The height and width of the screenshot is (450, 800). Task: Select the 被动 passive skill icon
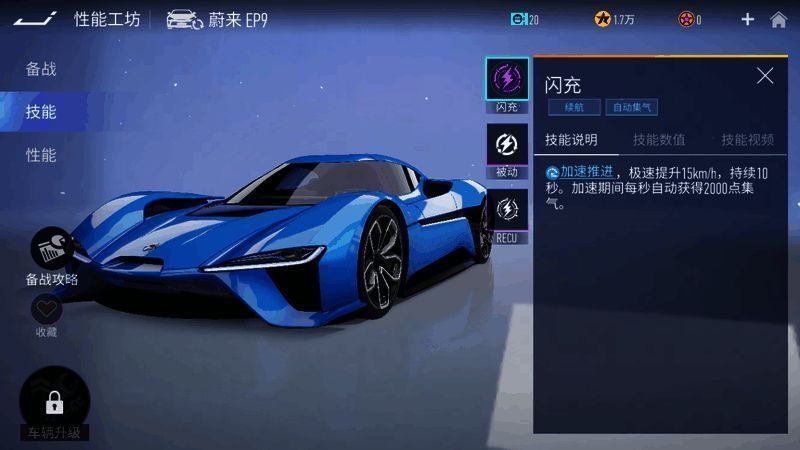507,145
